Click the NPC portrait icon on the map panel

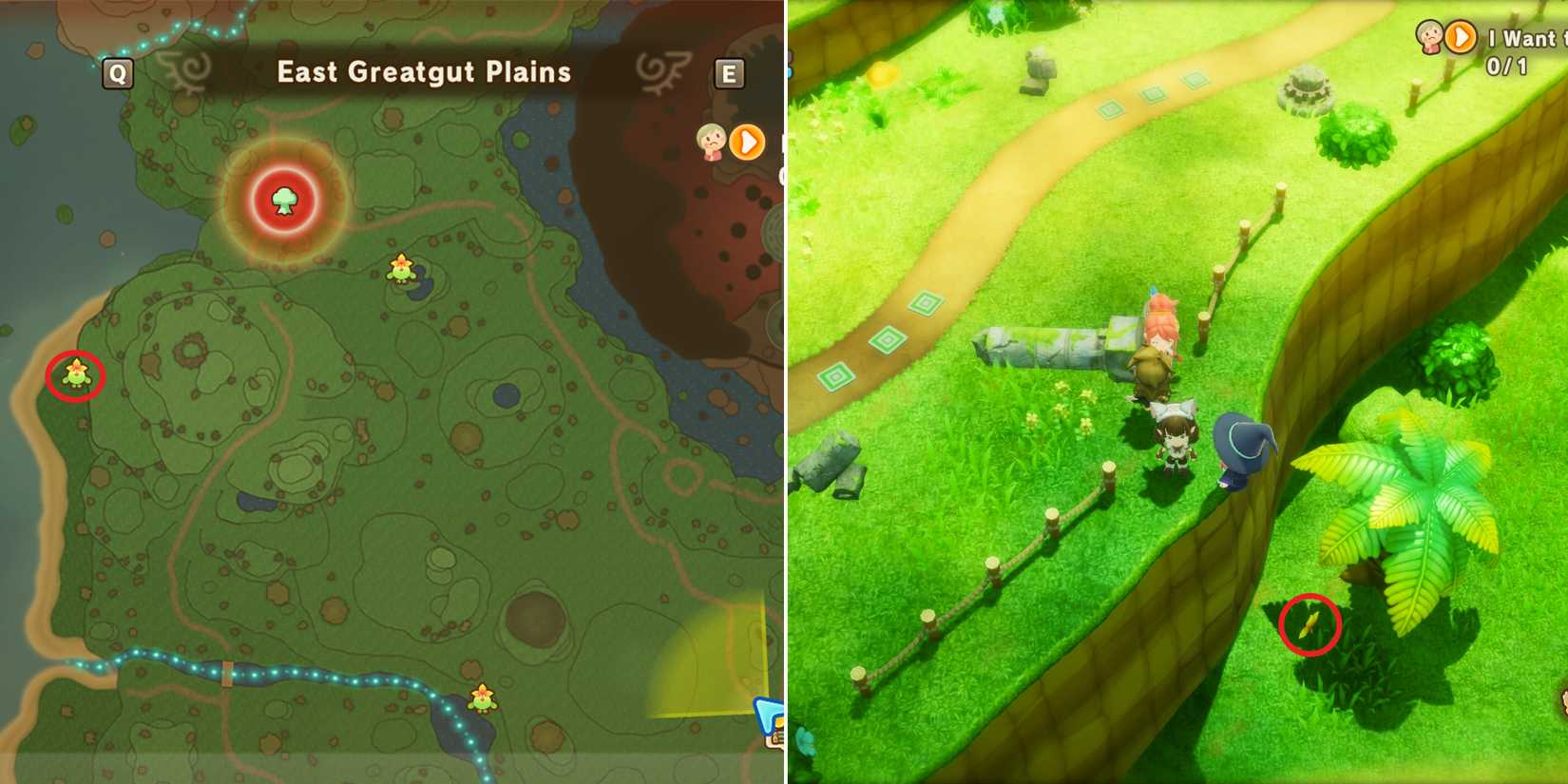711,142
